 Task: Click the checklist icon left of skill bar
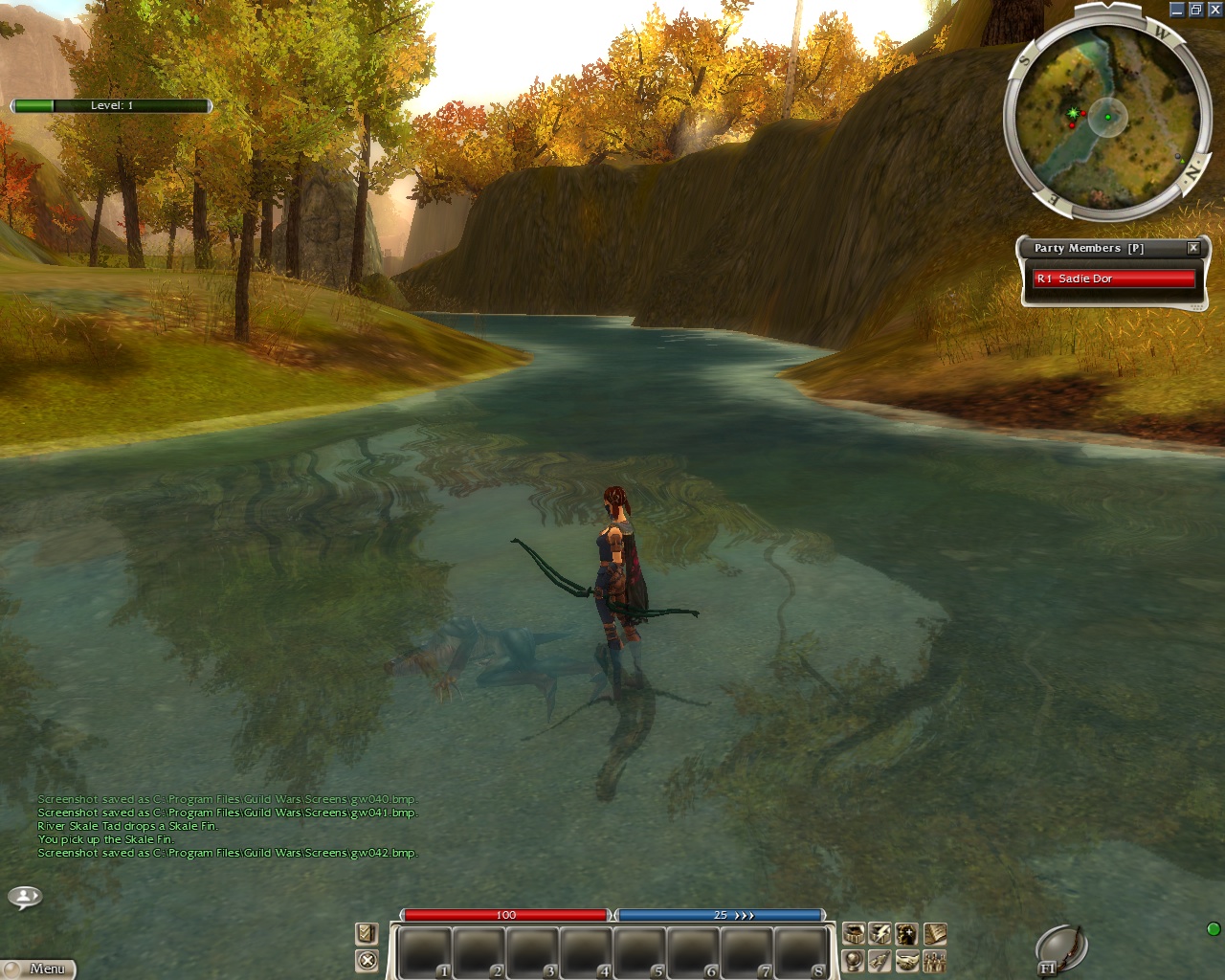tap(367, 933)
